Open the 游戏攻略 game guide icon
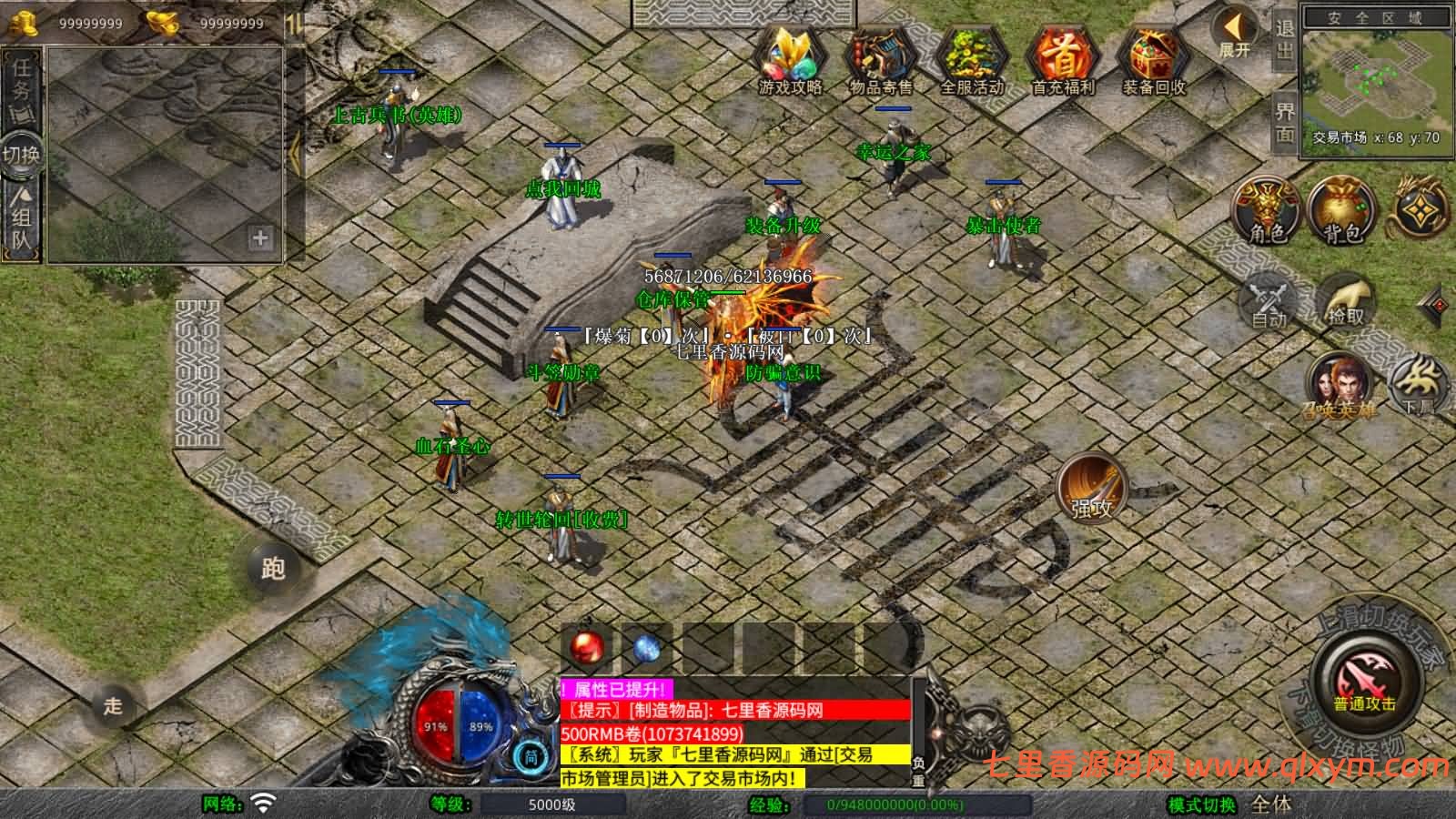Image resolution: width=1456 pixels, height=819 pixels. click(790, 59)
